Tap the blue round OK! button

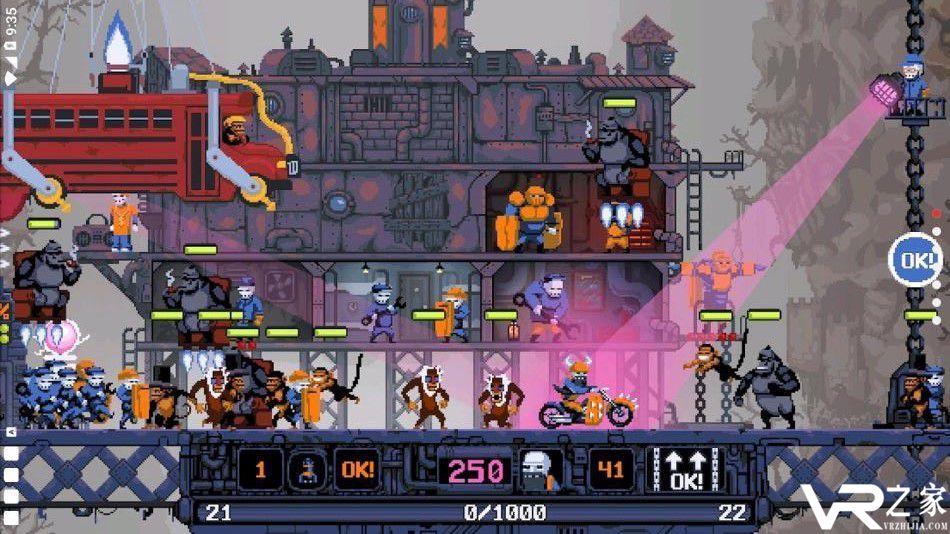(913, 260)
